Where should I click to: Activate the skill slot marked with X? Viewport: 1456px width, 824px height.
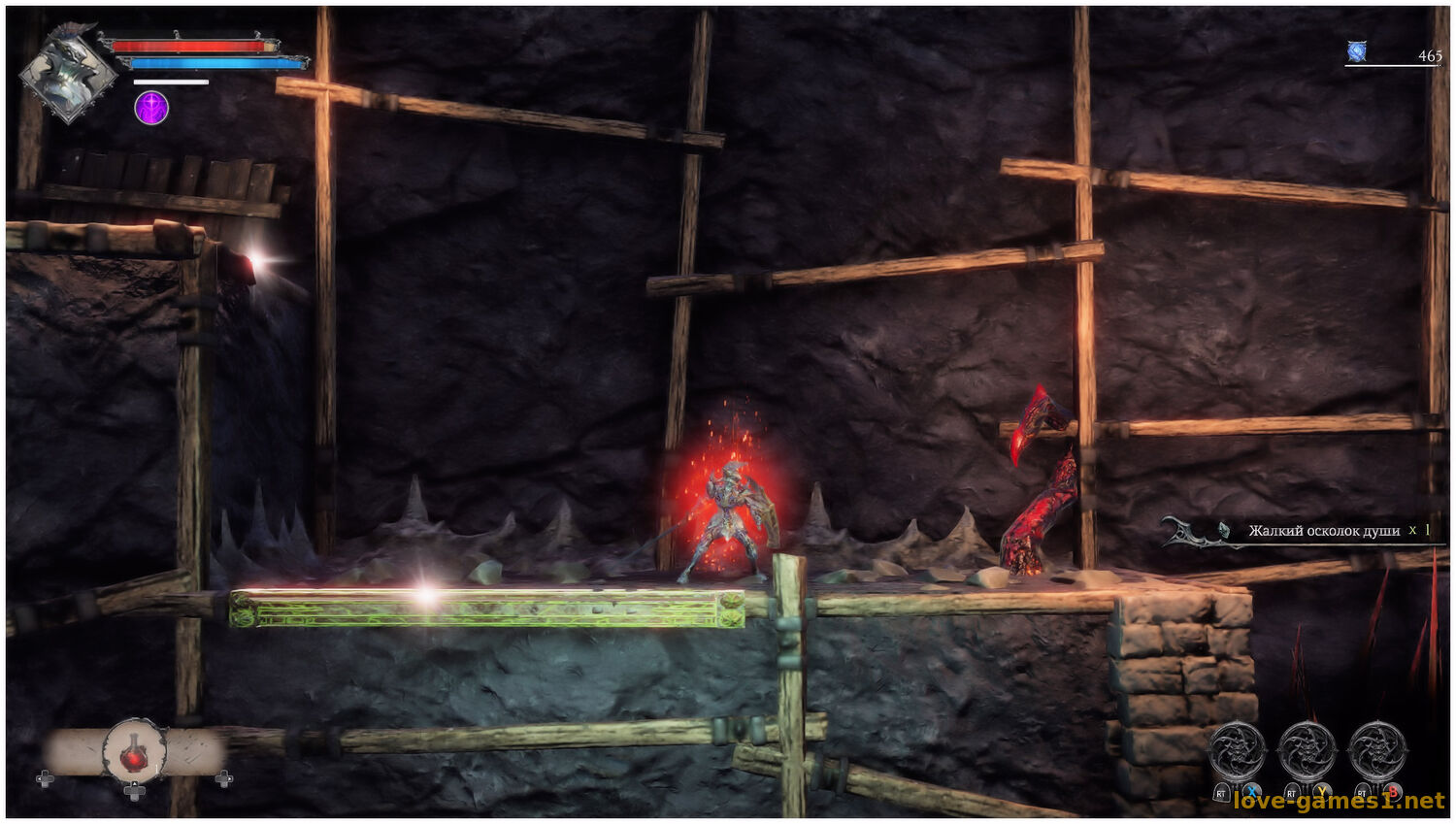[x=1237, y=752]
